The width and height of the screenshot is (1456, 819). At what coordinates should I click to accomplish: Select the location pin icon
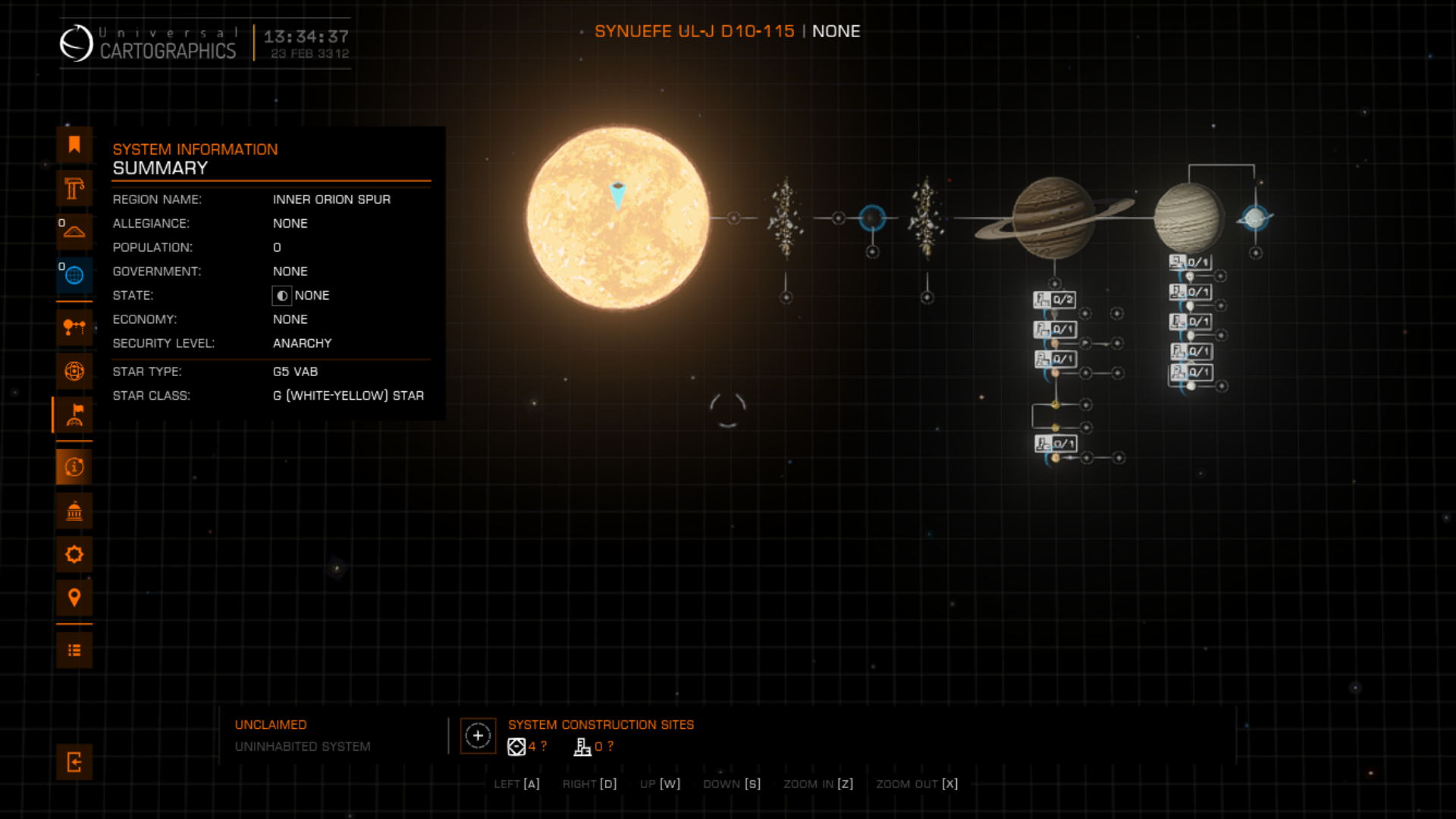74,598
